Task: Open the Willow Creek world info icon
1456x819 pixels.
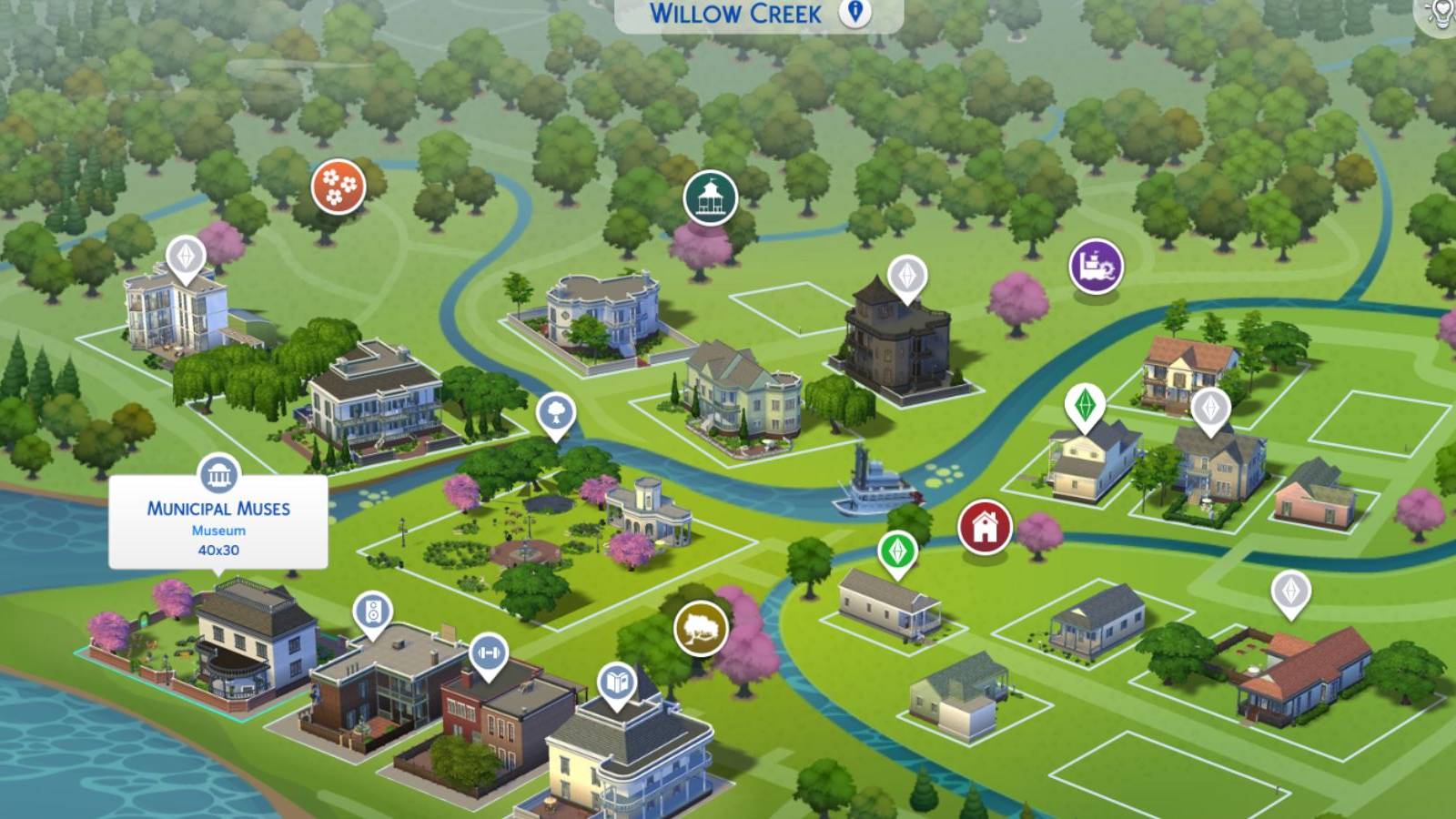Action: [x=855, y=14]
